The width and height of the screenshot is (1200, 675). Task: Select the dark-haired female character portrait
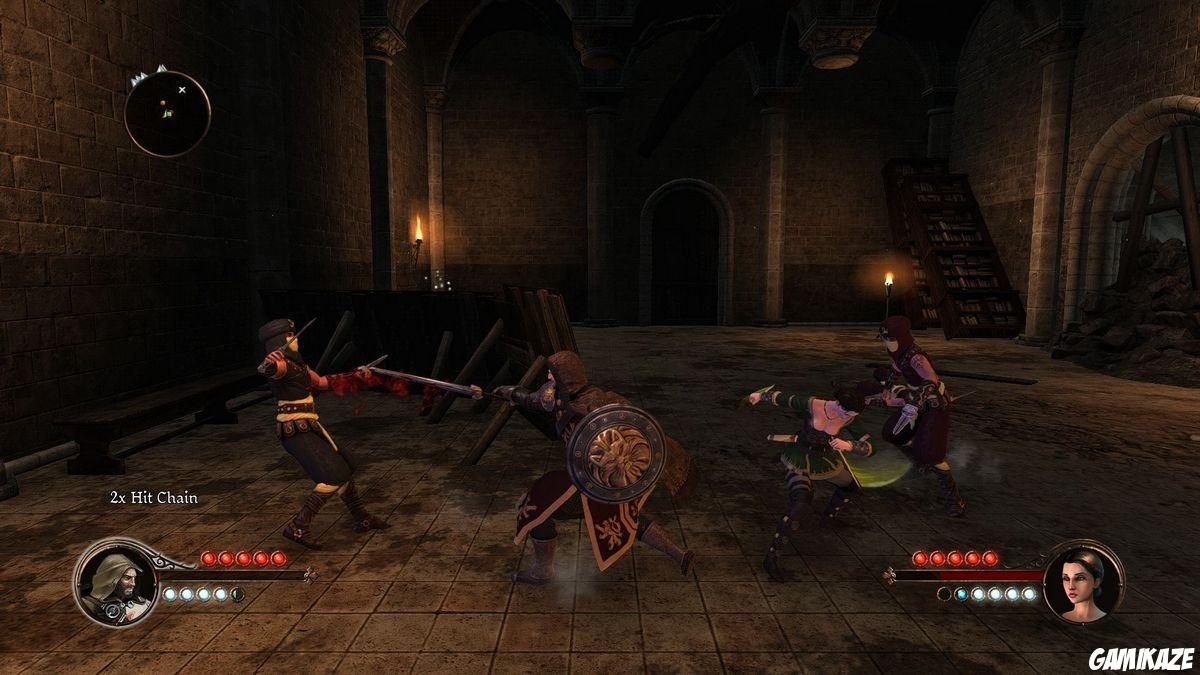1083,581
